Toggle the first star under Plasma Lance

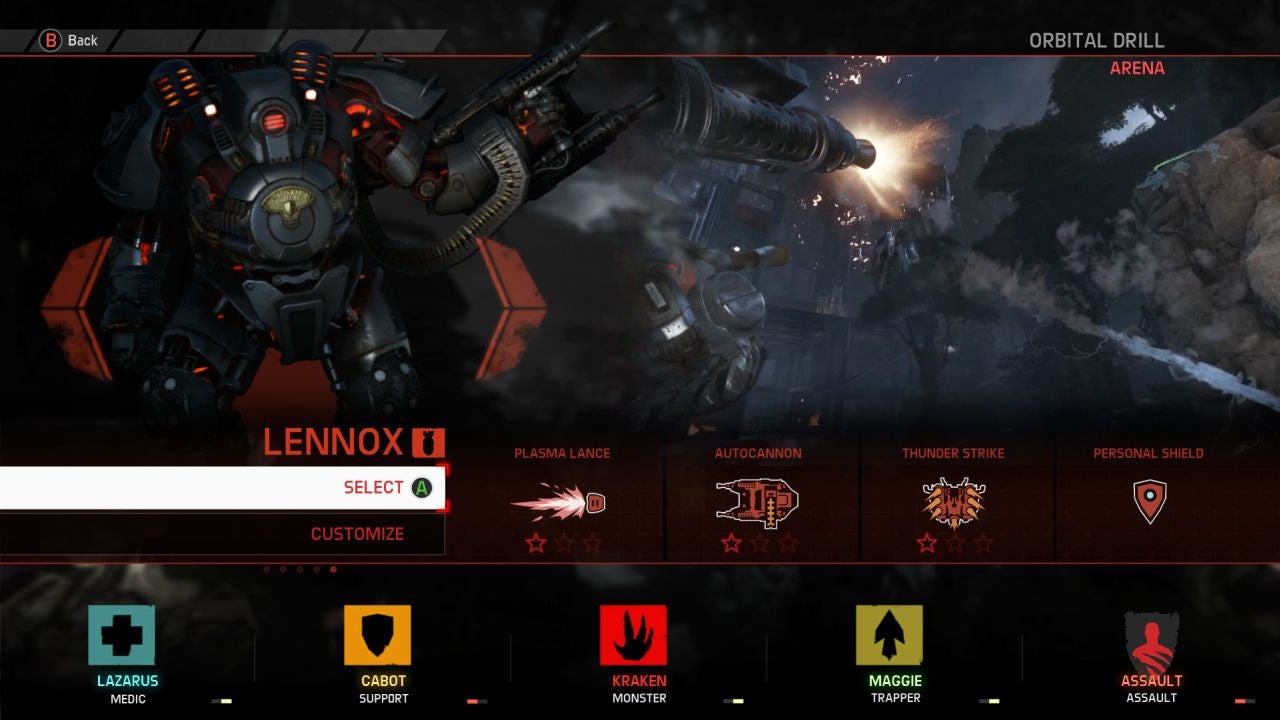534,546
